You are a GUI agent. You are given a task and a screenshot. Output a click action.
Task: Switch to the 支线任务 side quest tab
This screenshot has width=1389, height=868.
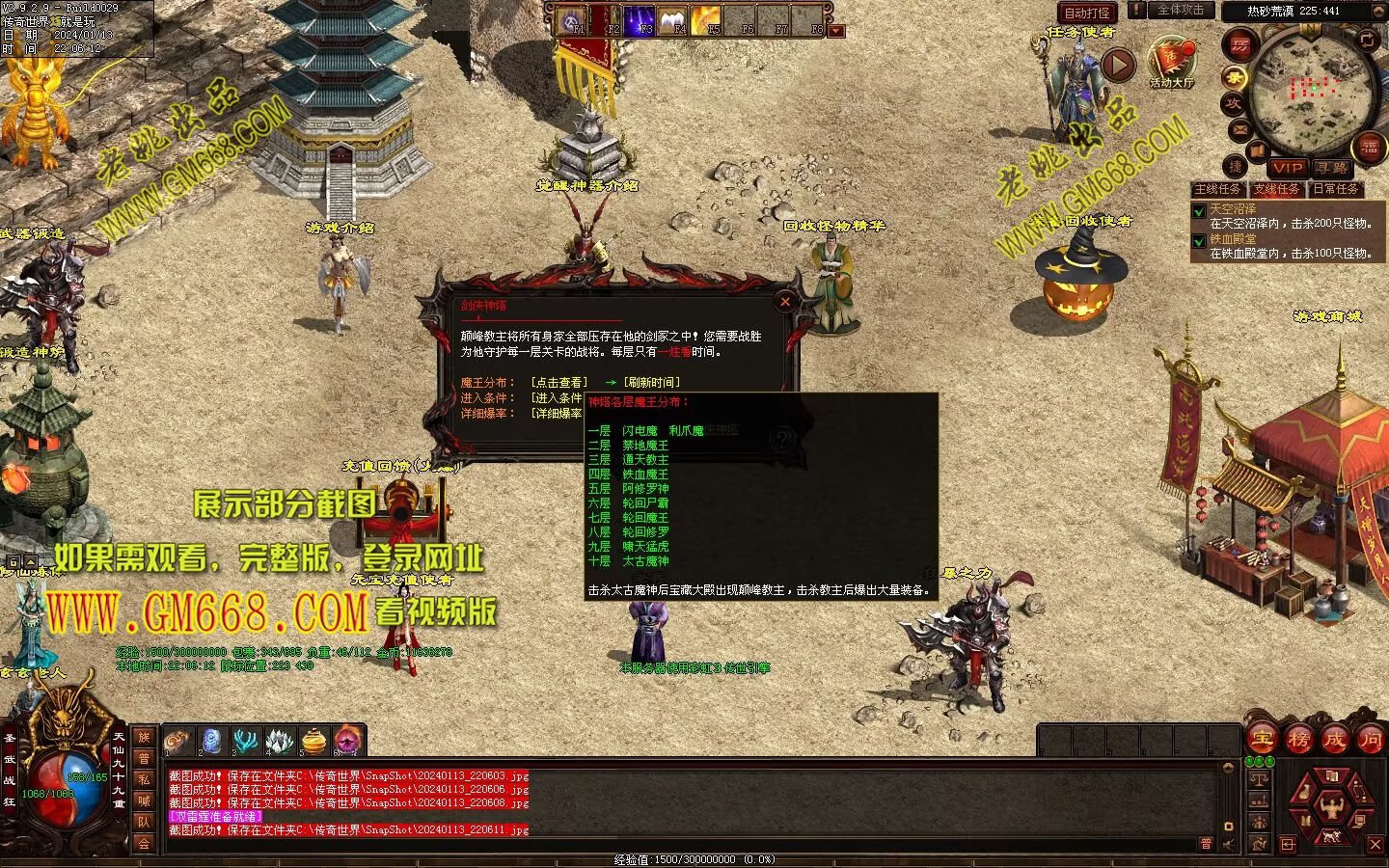click(1276, 189)
